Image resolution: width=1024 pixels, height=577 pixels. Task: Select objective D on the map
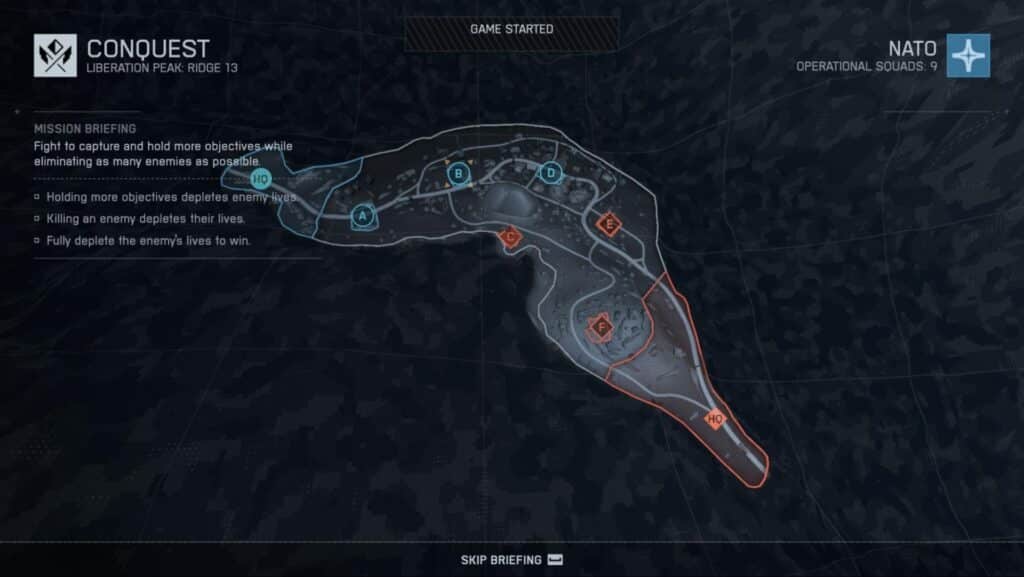coord(550,173)
